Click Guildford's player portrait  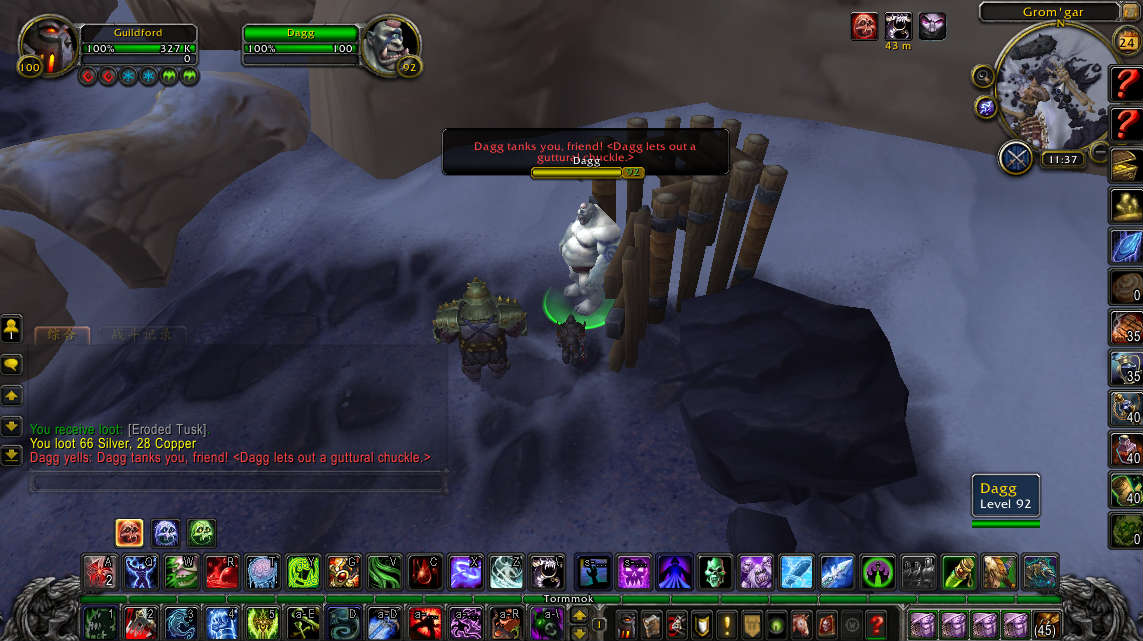47,47
